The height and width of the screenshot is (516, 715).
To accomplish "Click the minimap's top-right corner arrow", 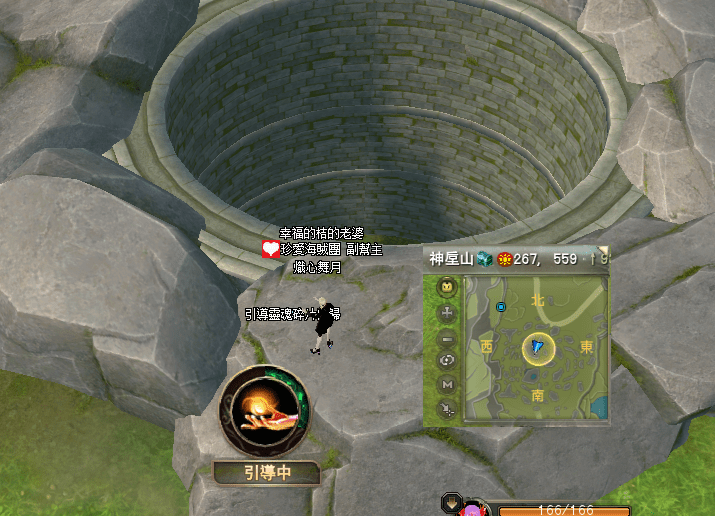I will tap(604, 251).
